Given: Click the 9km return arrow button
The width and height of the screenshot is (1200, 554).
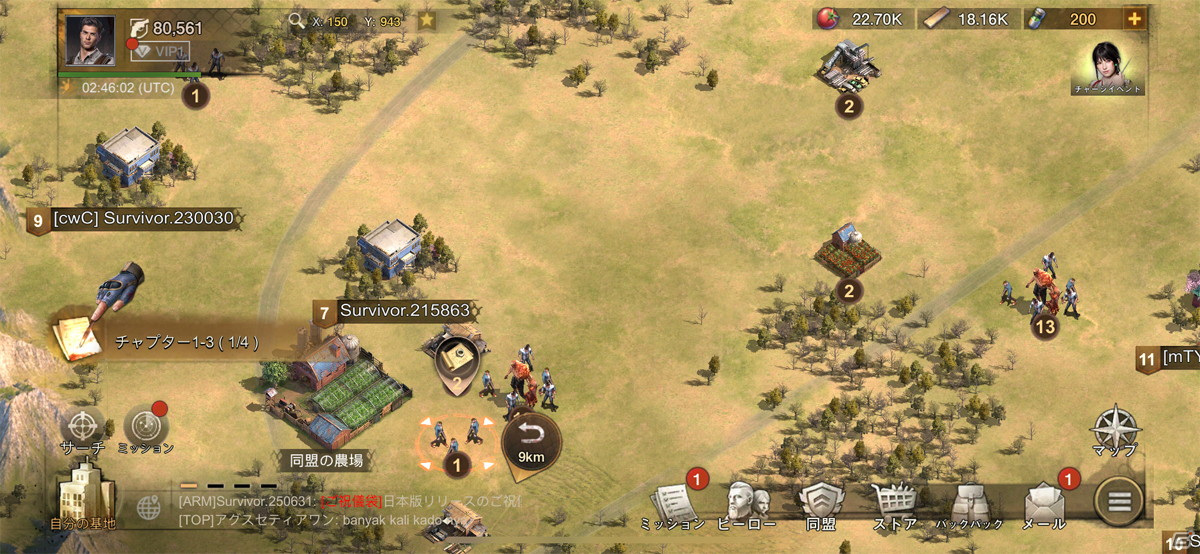Looking at the screenshot, I should click(531, 440).
